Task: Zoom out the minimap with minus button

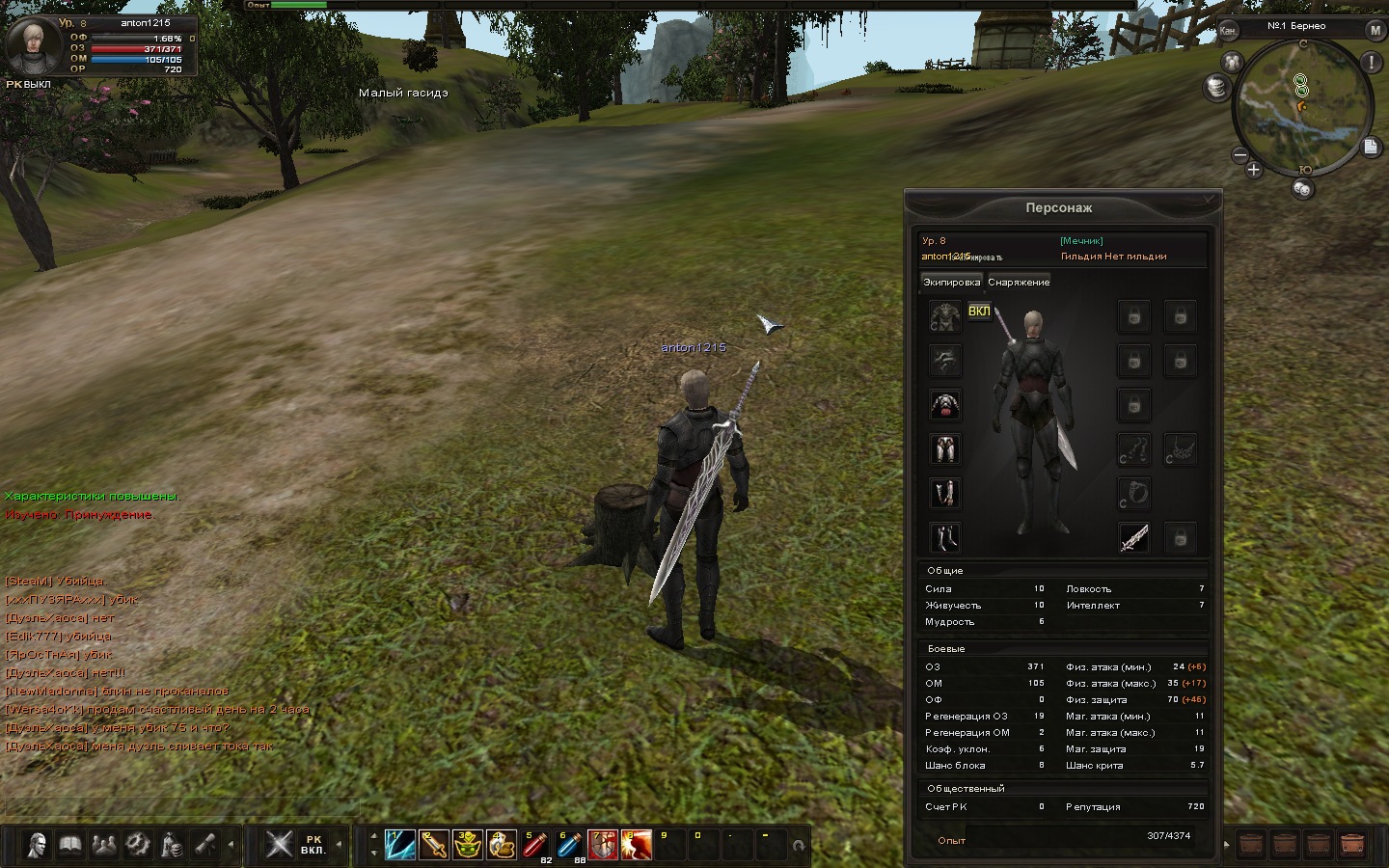Action: (1240, 154)
